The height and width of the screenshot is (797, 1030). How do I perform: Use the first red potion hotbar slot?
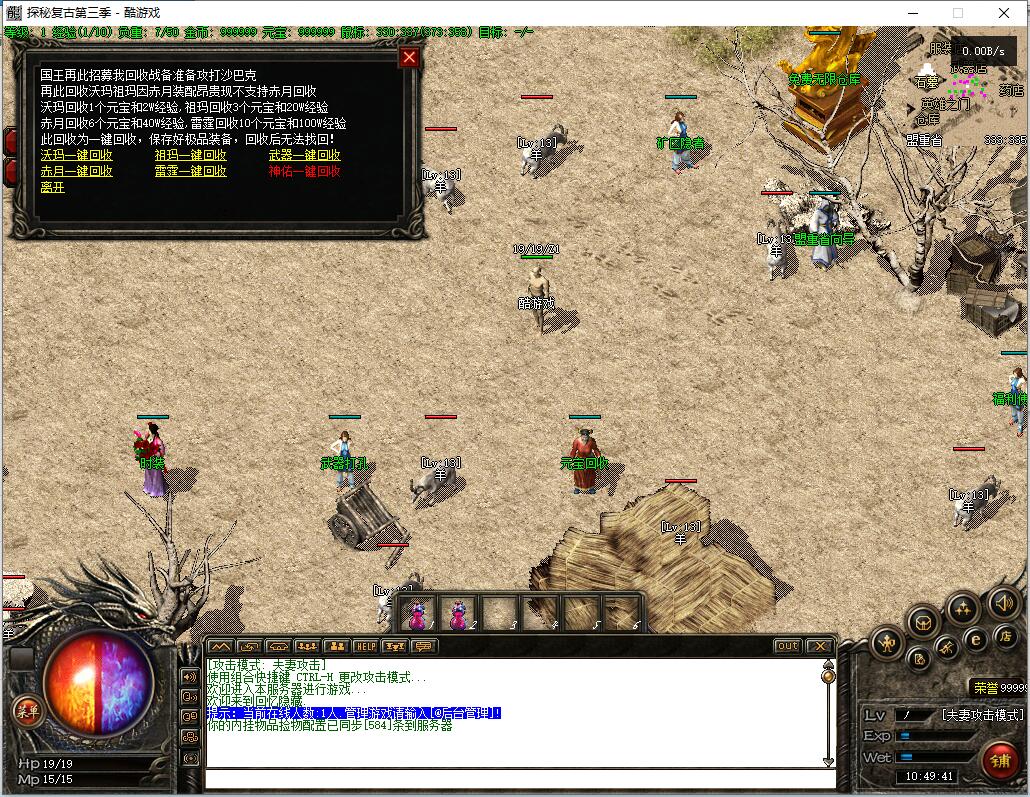[418, 612]
